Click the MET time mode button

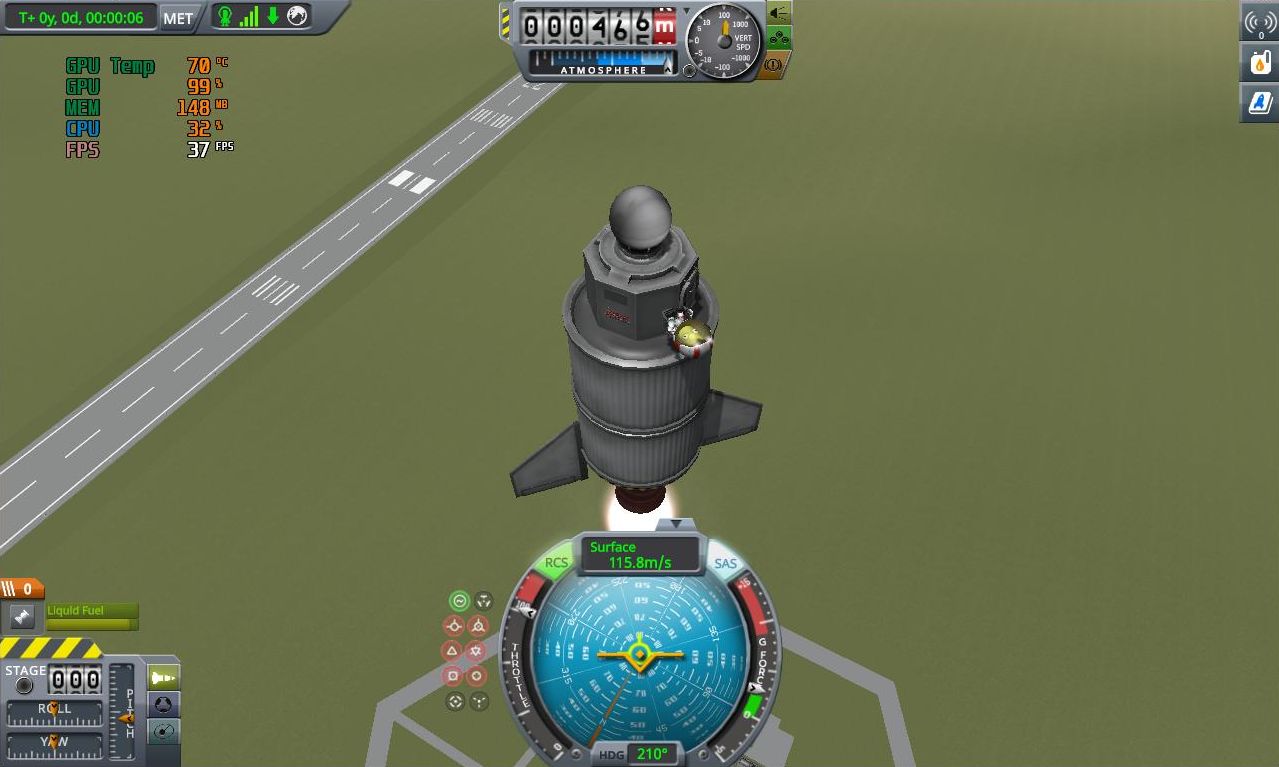[x=178, y=18]
